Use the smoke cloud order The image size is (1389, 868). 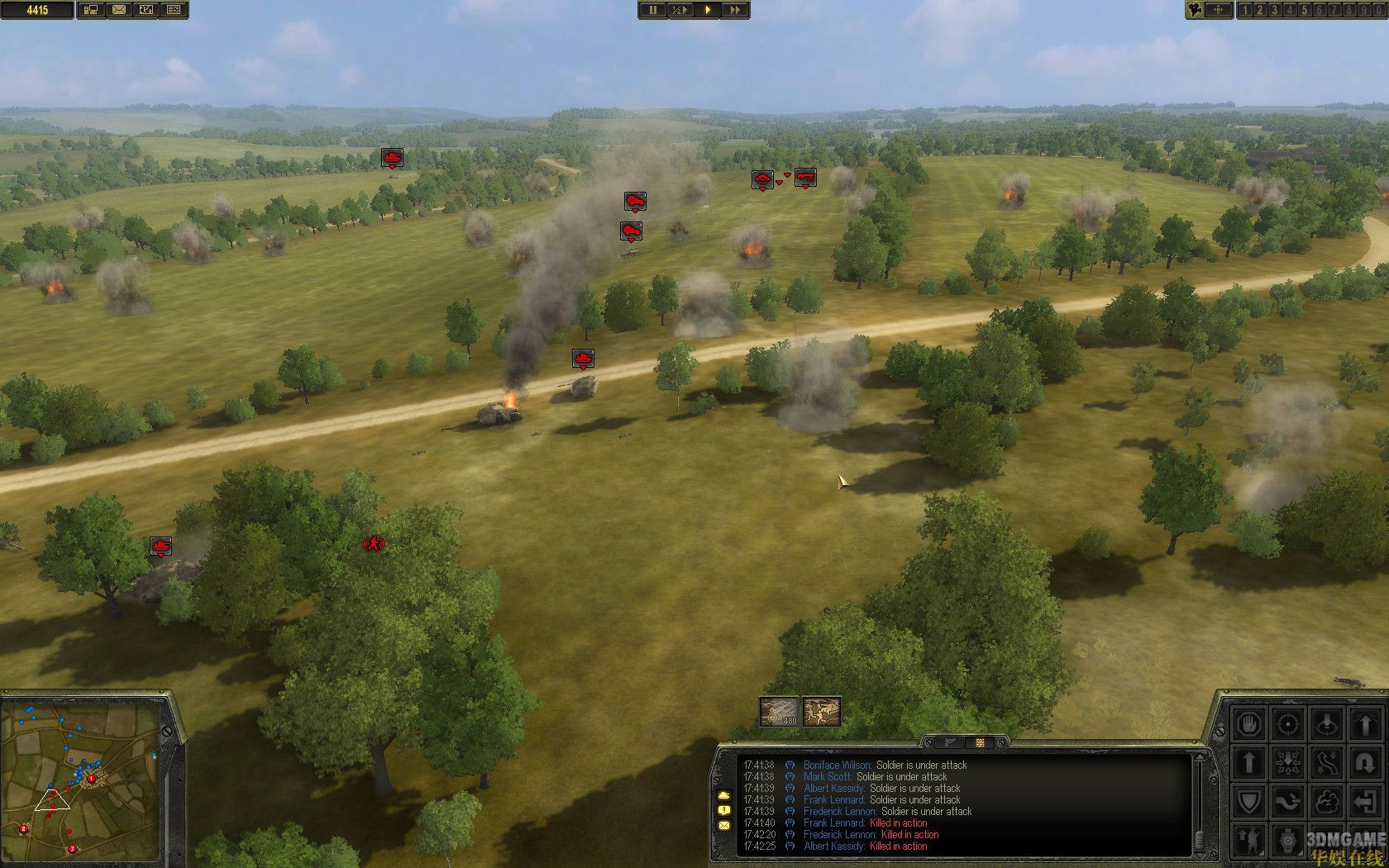tap(1326, 801)
